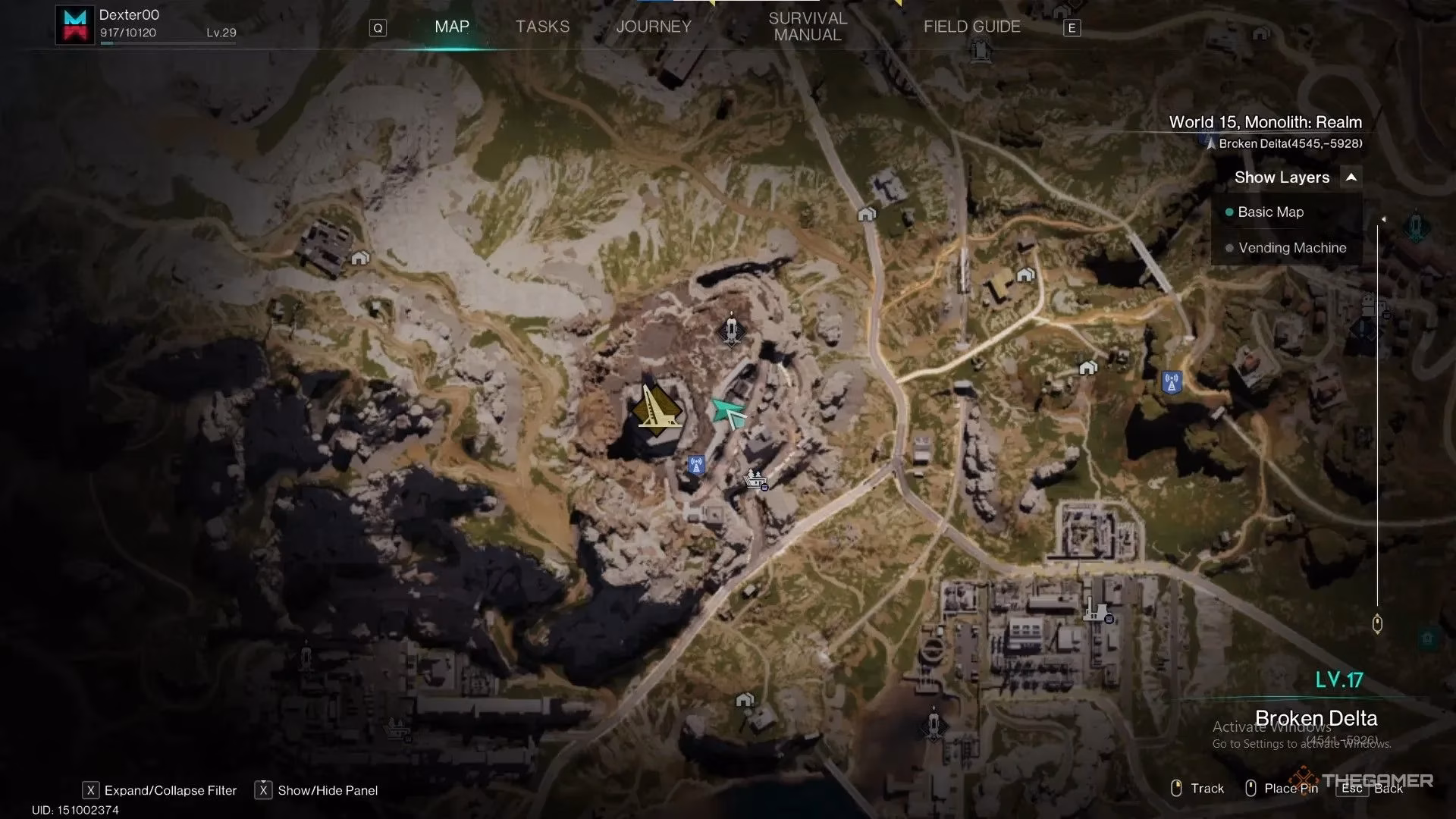
Task: Click the 917/10120 experience bar
Action: click(127, 33)
